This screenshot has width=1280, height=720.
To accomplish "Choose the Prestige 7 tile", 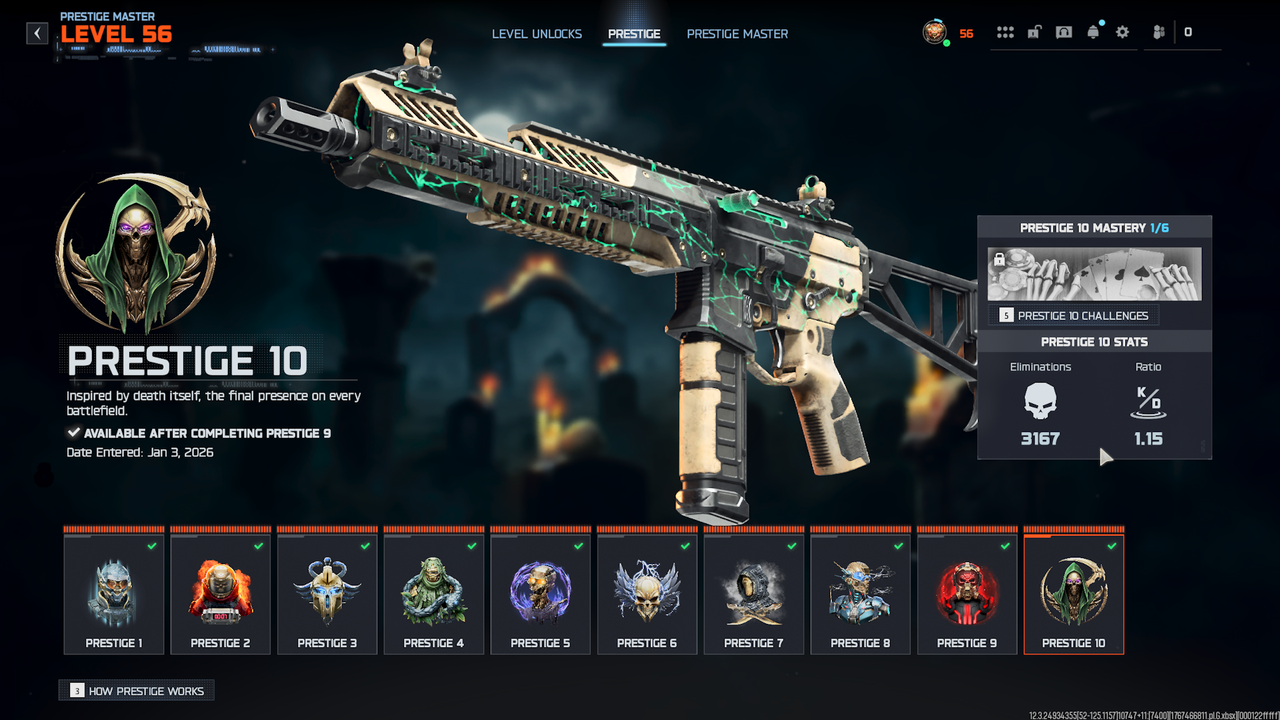I will (x=754, y=595).
